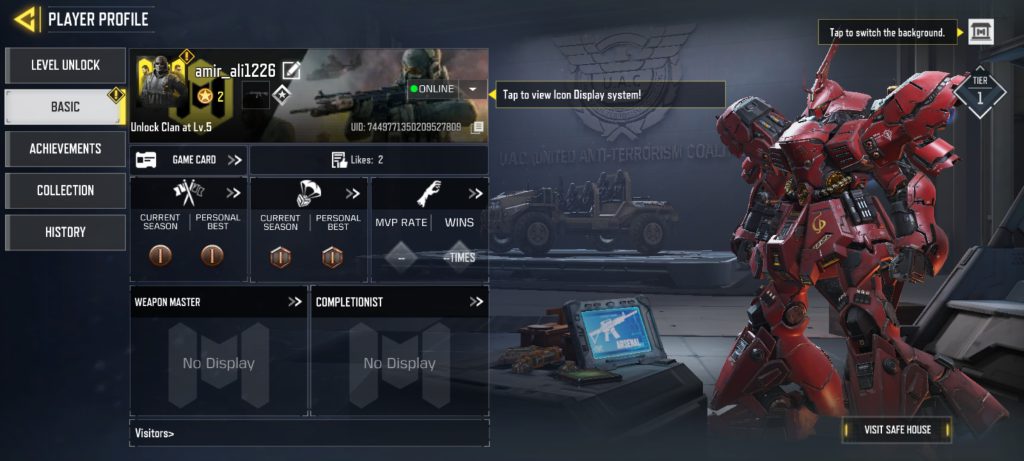Select the Collection tab
The width and height of the screenshot is (1024, 461).
coord(65,190)
